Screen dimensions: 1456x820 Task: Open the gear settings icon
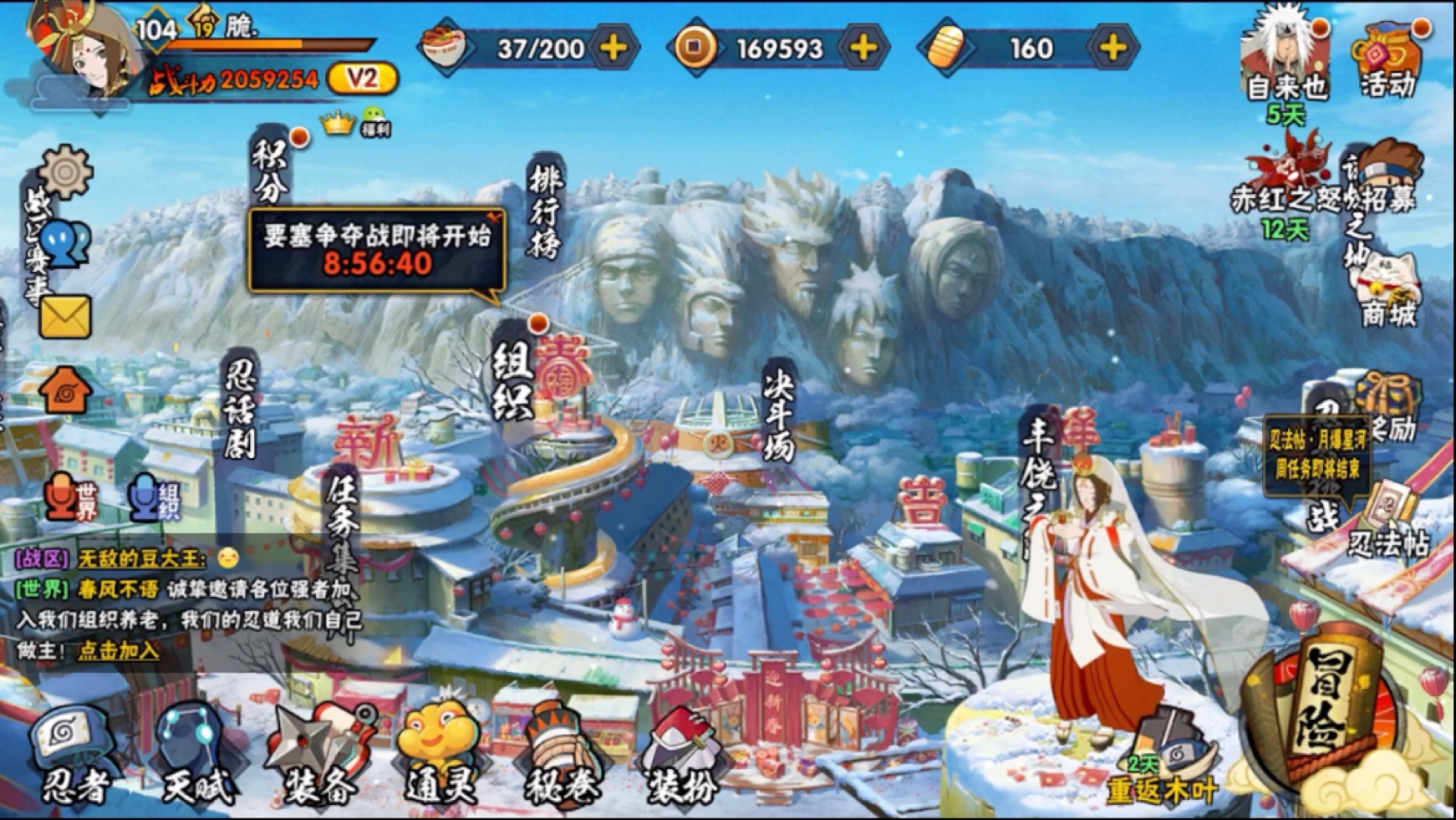click(65, 173)
